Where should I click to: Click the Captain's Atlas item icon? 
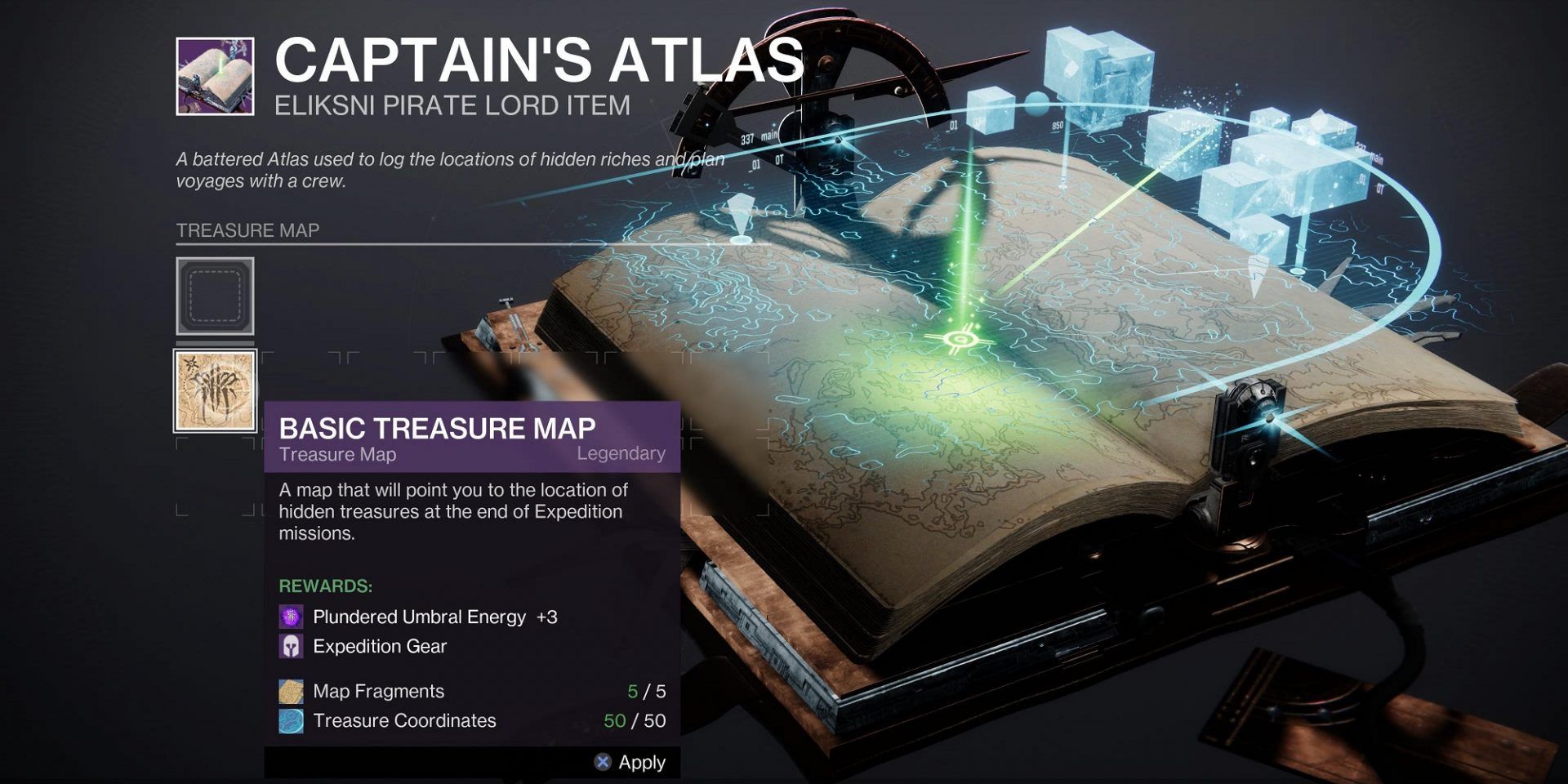(x=214, y=78)
